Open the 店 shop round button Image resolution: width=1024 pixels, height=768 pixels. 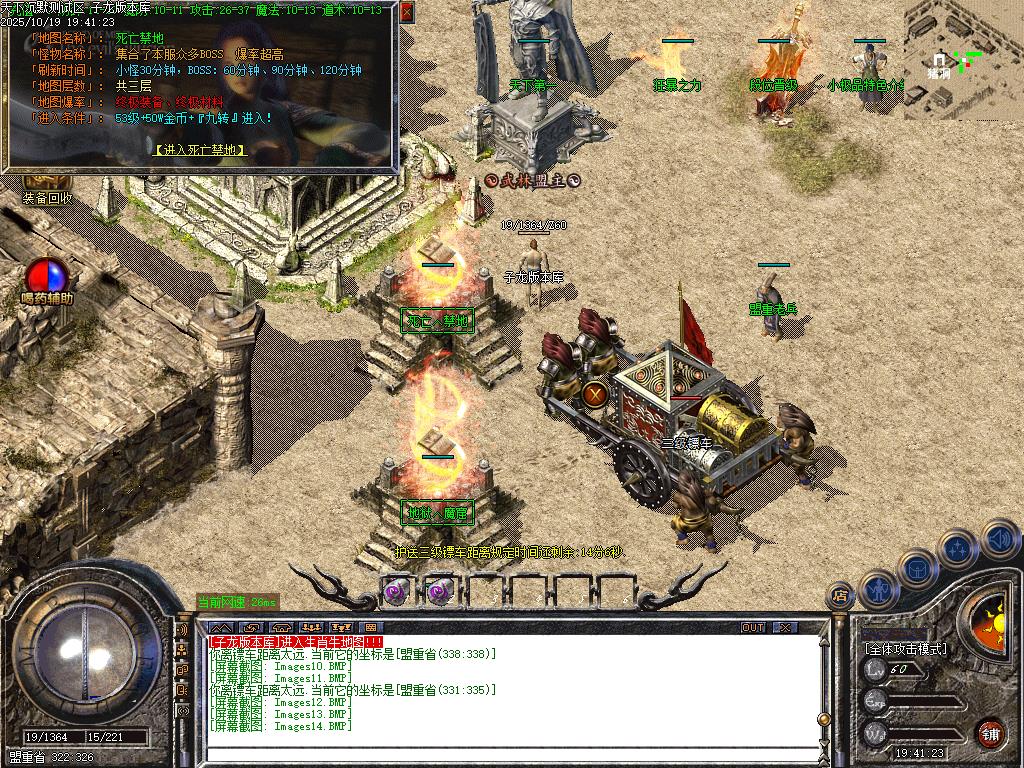pos(841,596)
